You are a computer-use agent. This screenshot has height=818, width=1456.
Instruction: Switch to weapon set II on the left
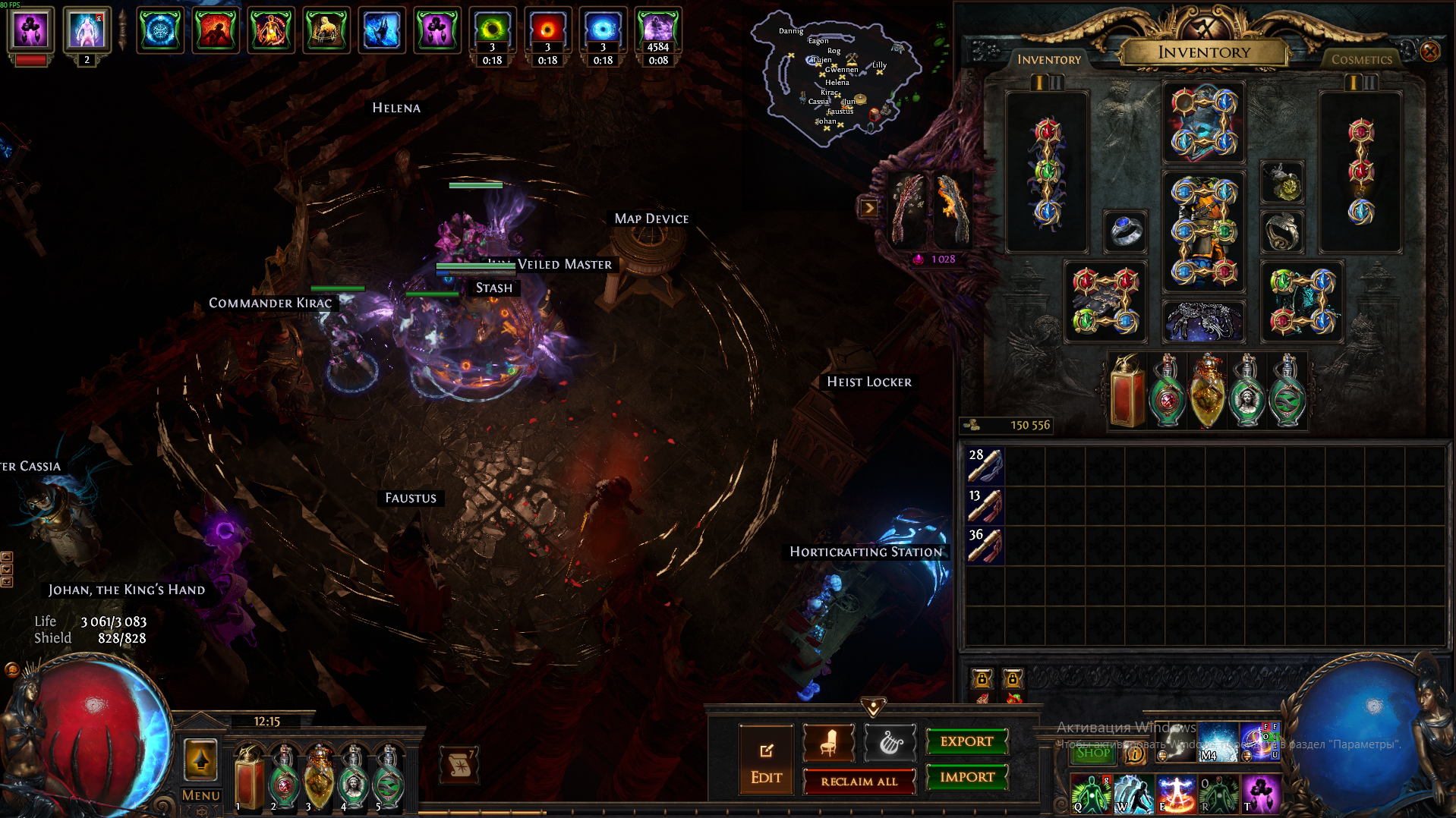pyautogui.click(x=1056, y=82)
